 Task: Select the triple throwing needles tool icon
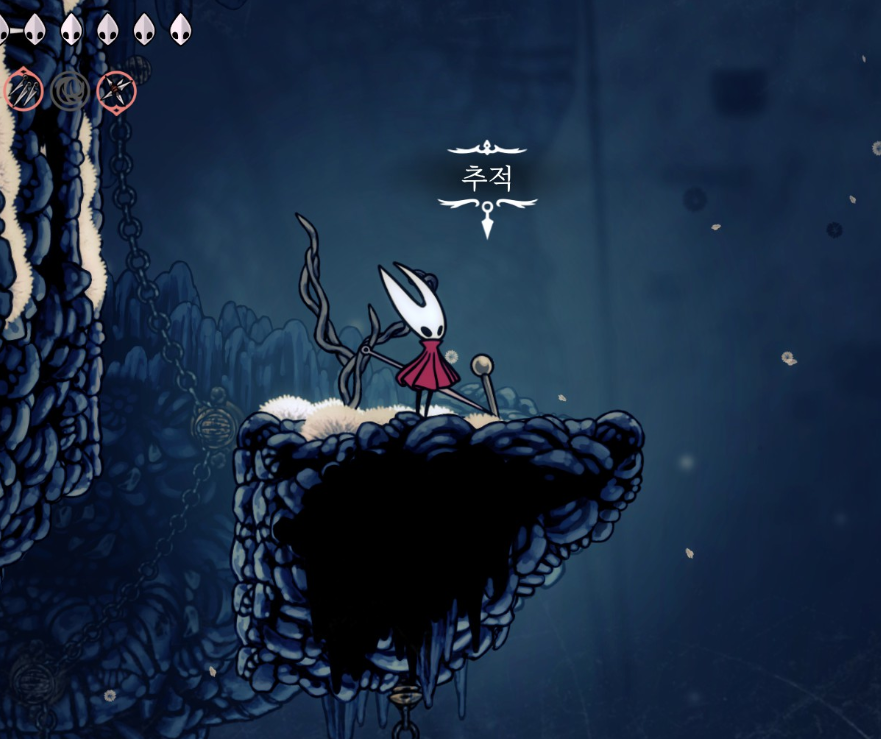(x=23, y=92)
